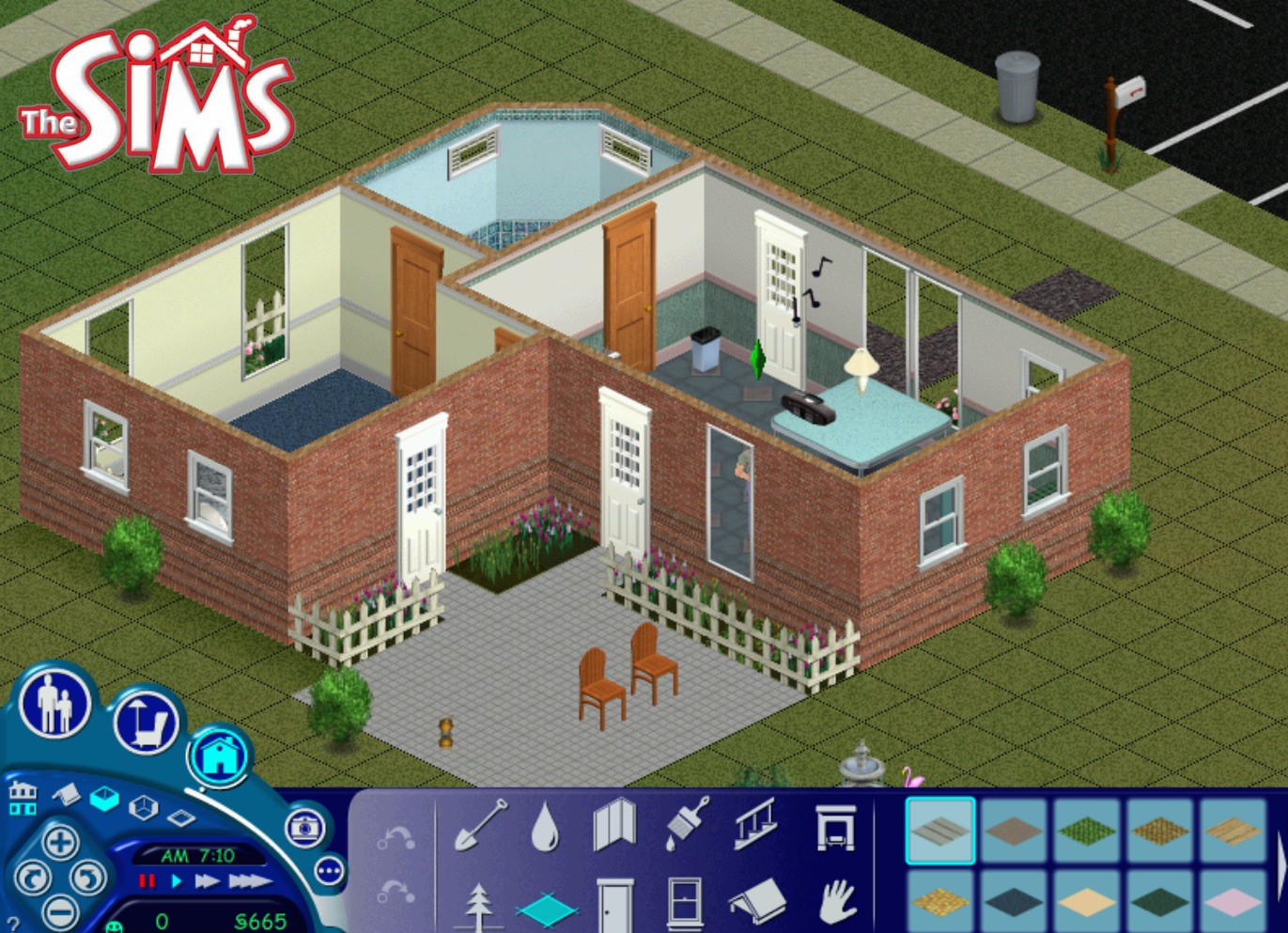
Task: Set game speed to ultra fast-forward
Action: 249,881
